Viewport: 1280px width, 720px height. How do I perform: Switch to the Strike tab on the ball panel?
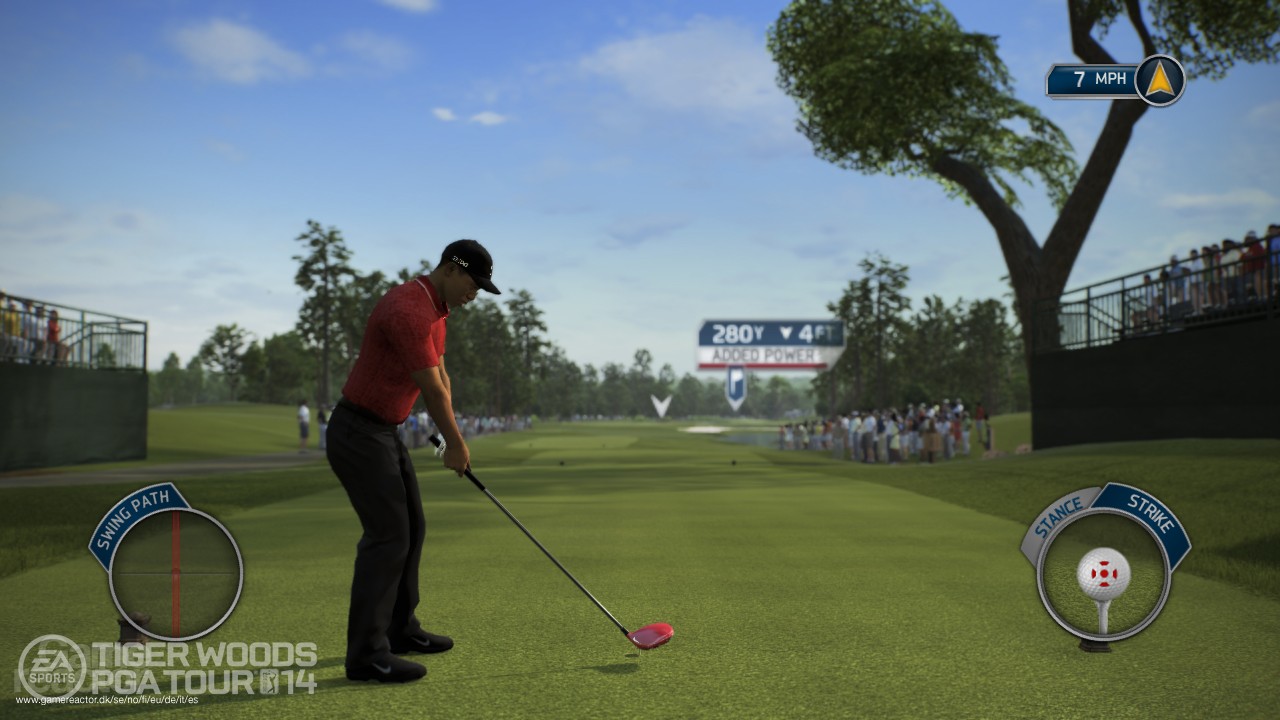click(1153, 512)
